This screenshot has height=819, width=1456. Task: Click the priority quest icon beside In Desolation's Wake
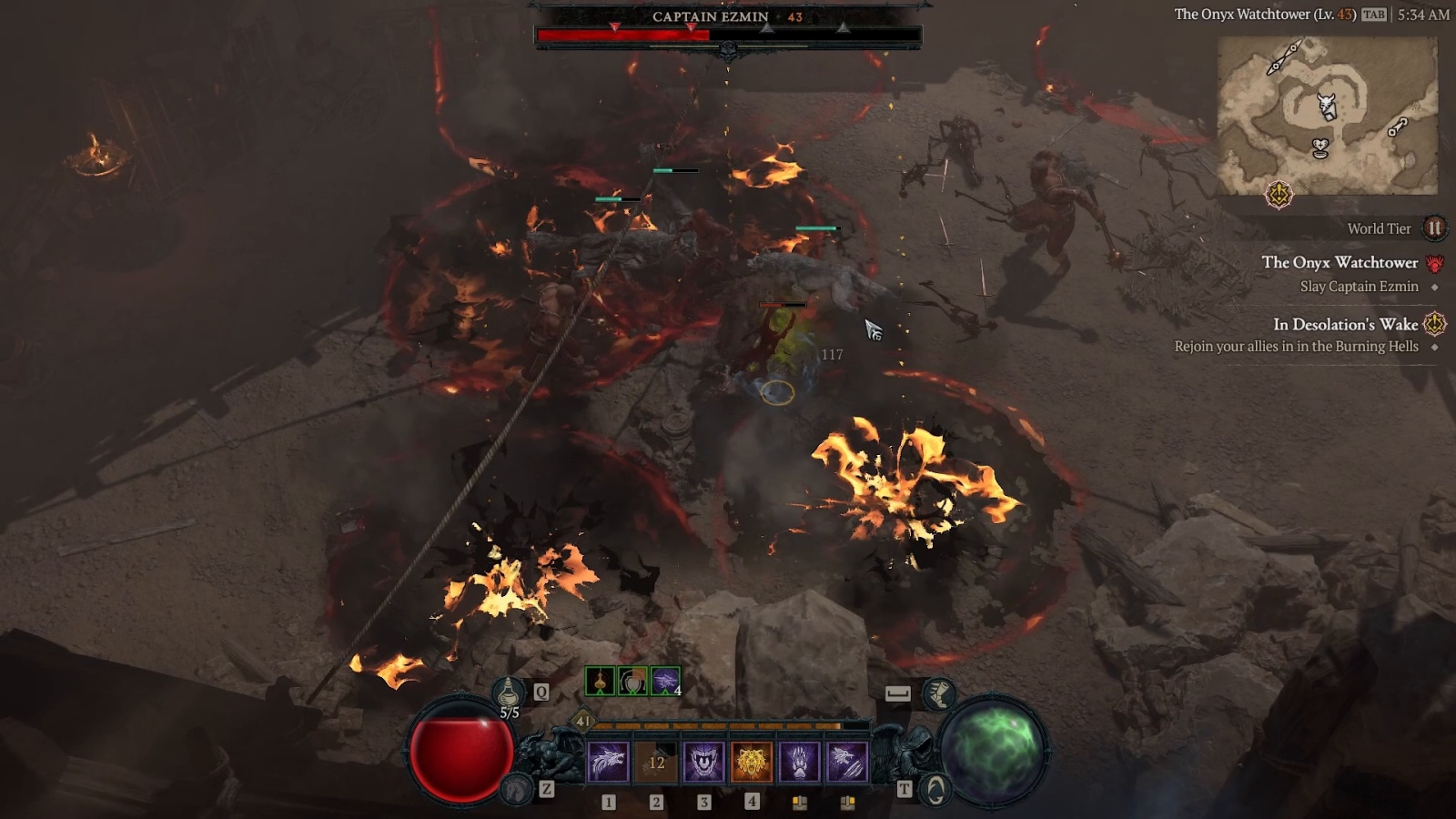1434,324
